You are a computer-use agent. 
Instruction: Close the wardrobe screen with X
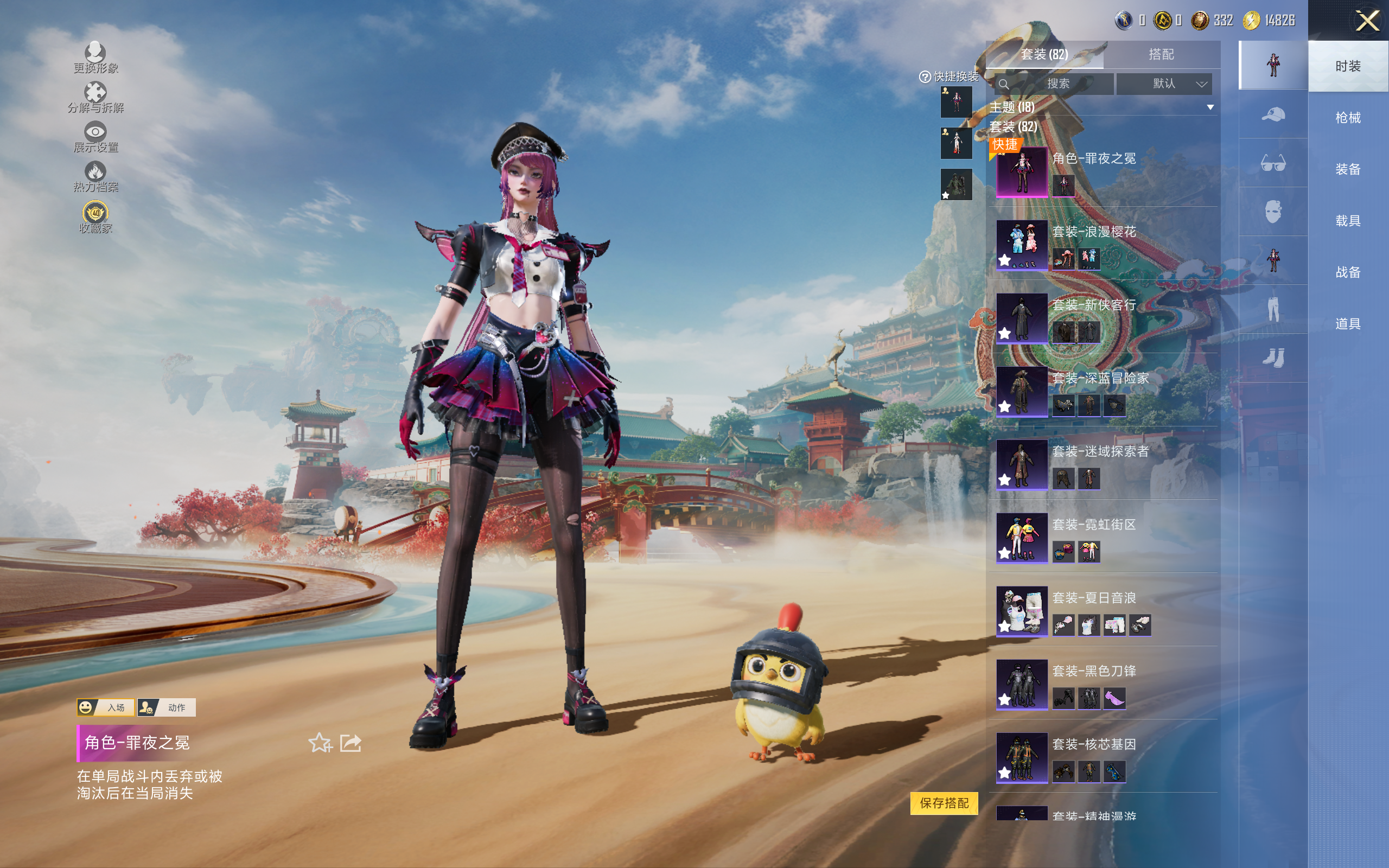[1367, 21]
